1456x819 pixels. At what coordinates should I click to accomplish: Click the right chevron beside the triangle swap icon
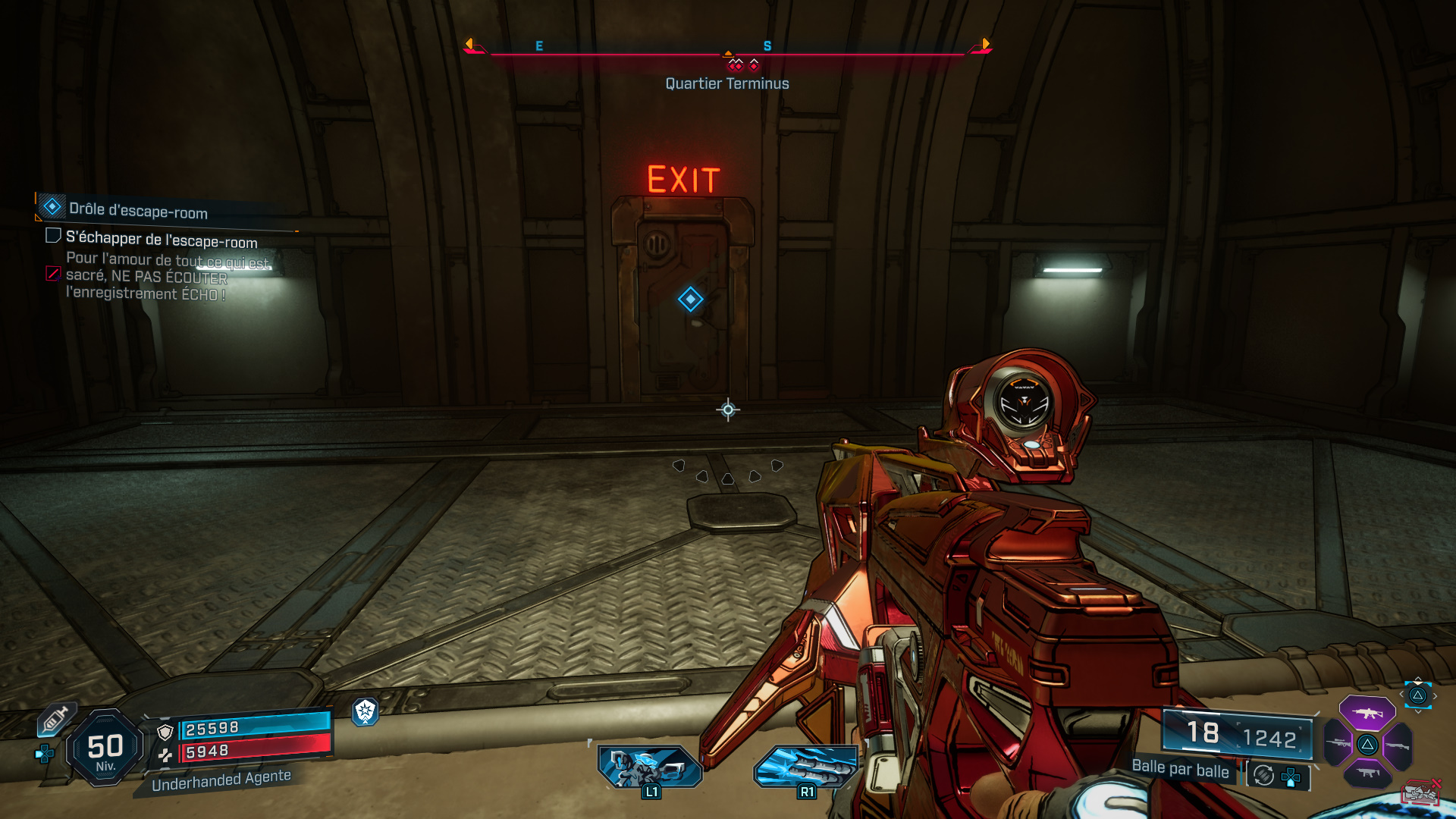coord(1436,695)
